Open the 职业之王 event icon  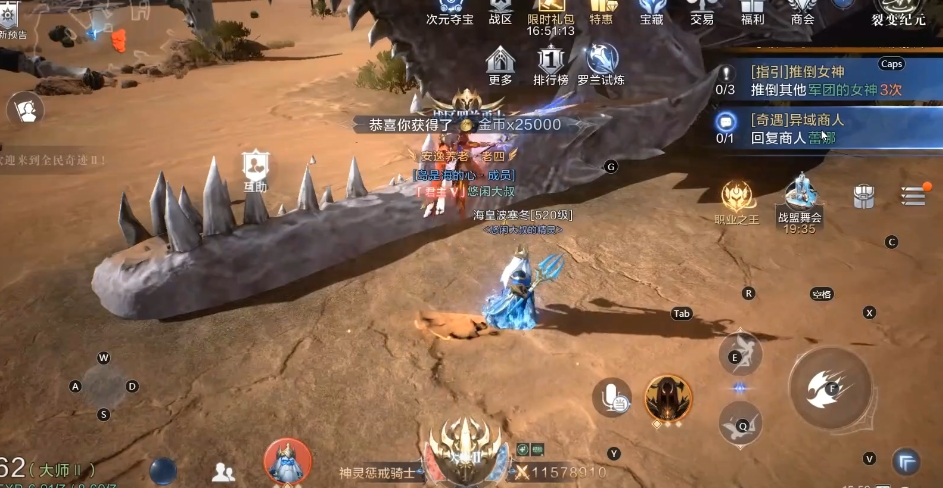click(737, 198)
